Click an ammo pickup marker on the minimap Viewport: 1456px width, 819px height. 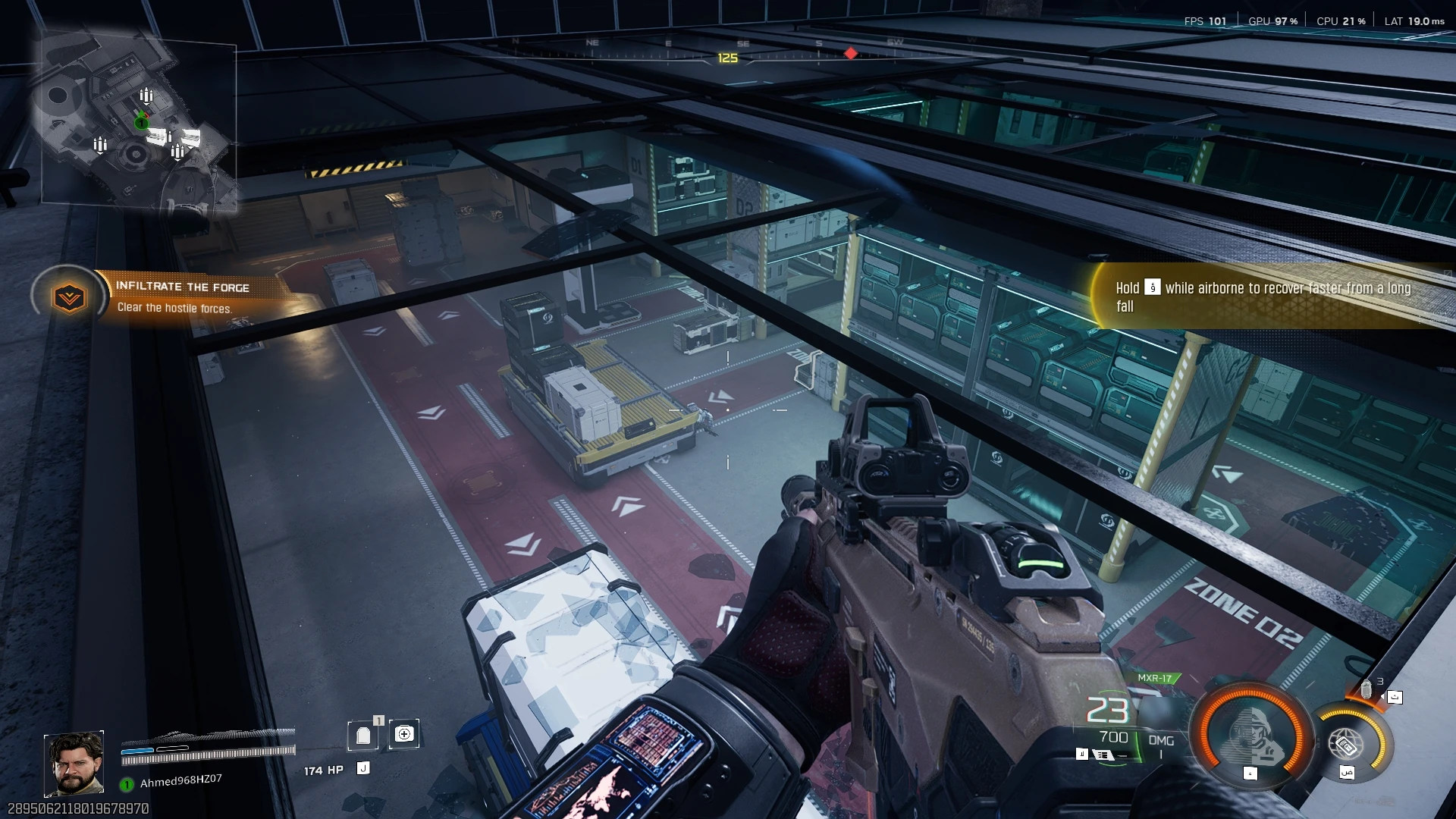click(148, 95)
